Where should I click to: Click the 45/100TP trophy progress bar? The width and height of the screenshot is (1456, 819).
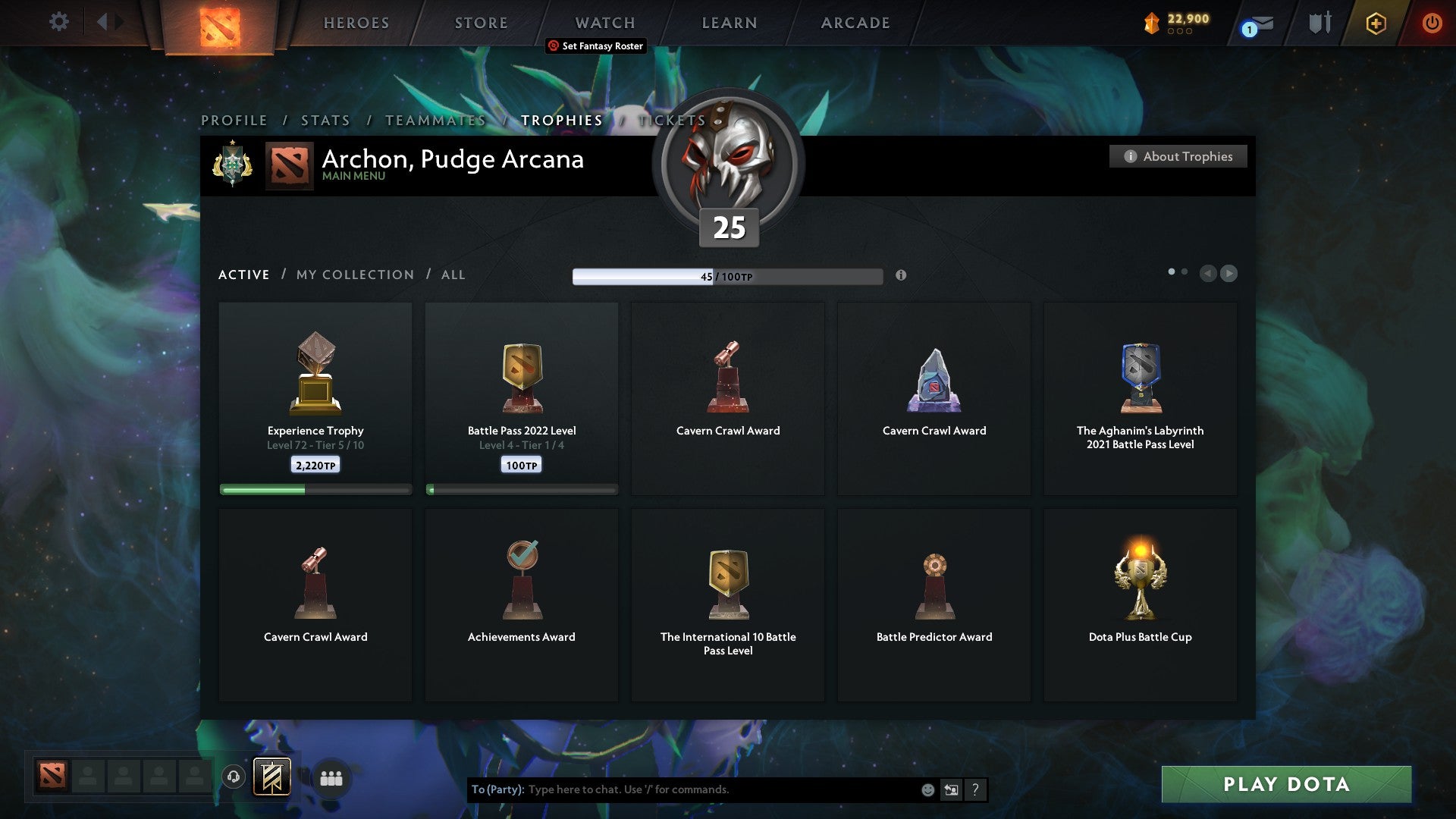click(x=727, y=275)
